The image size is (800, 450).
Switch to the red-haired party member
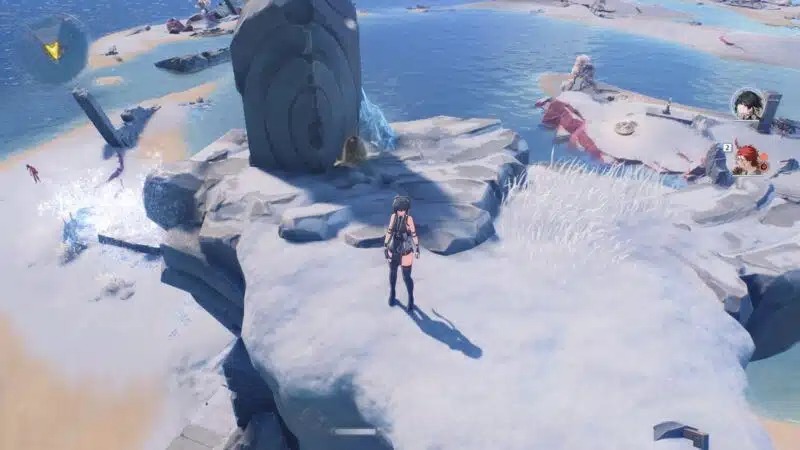pos(746,160)
